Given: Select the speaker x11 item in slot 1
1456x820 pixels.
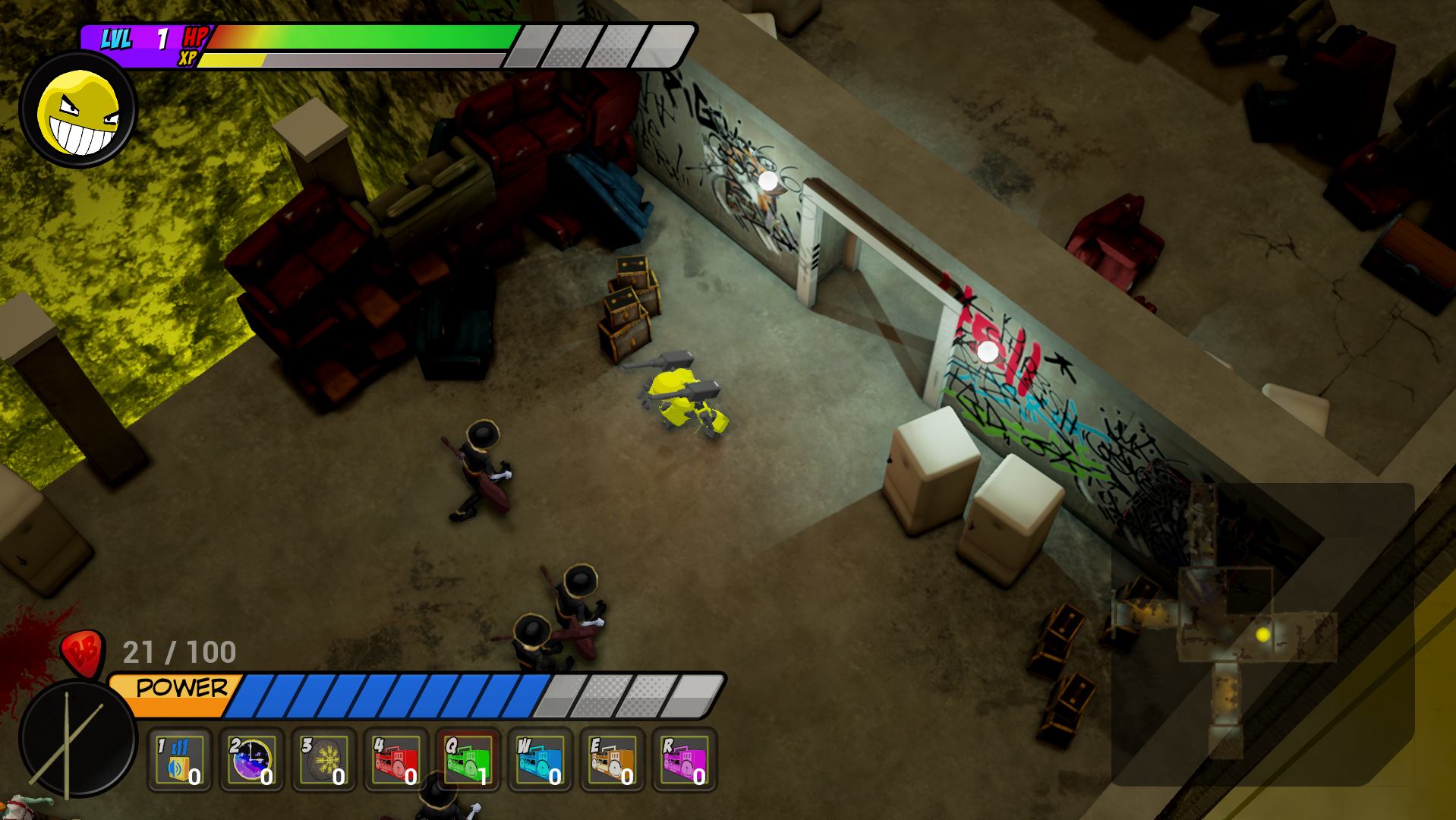Looking at the screenshot, I should point(179,760).
